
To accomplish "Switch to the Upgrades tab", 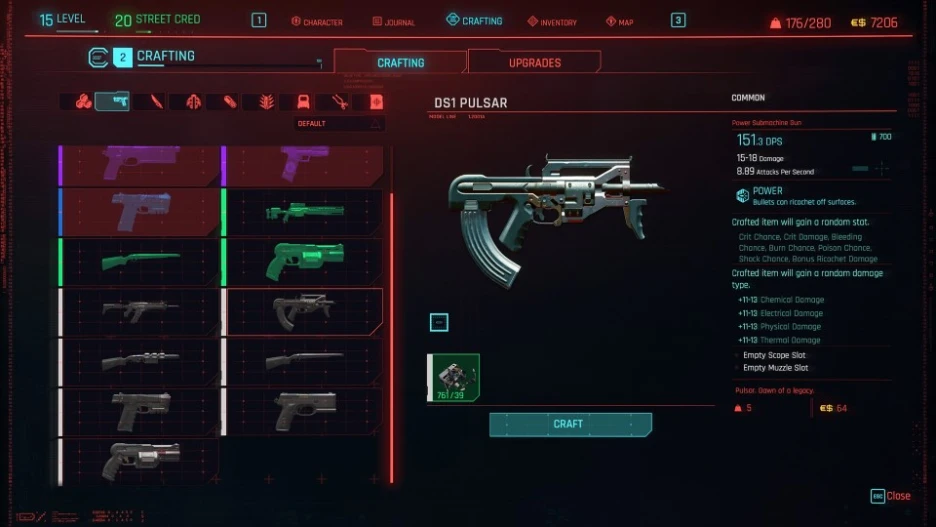I will [x=534, y=62].
